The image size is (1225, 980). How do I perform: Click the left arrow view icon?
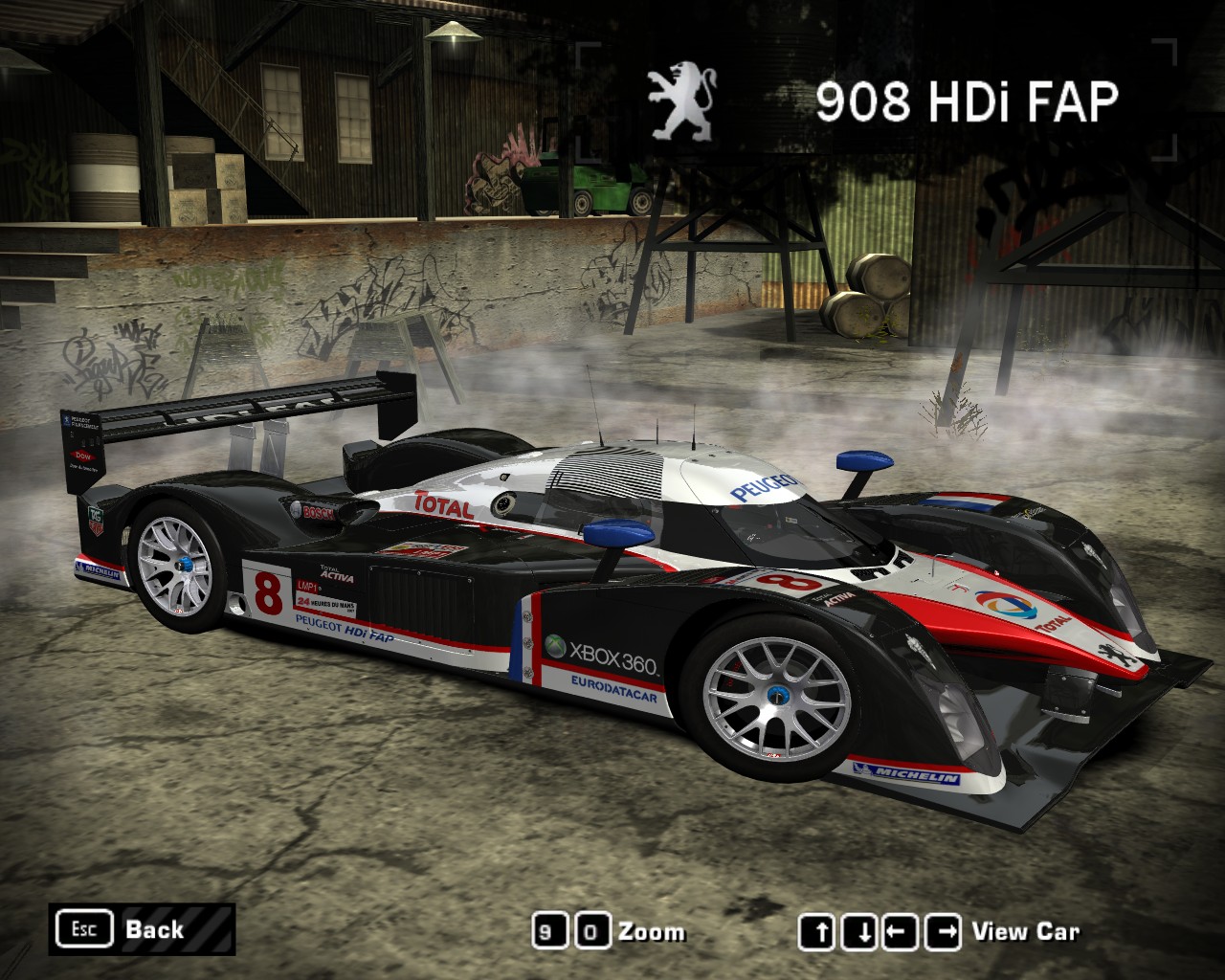tap(899, 931)
